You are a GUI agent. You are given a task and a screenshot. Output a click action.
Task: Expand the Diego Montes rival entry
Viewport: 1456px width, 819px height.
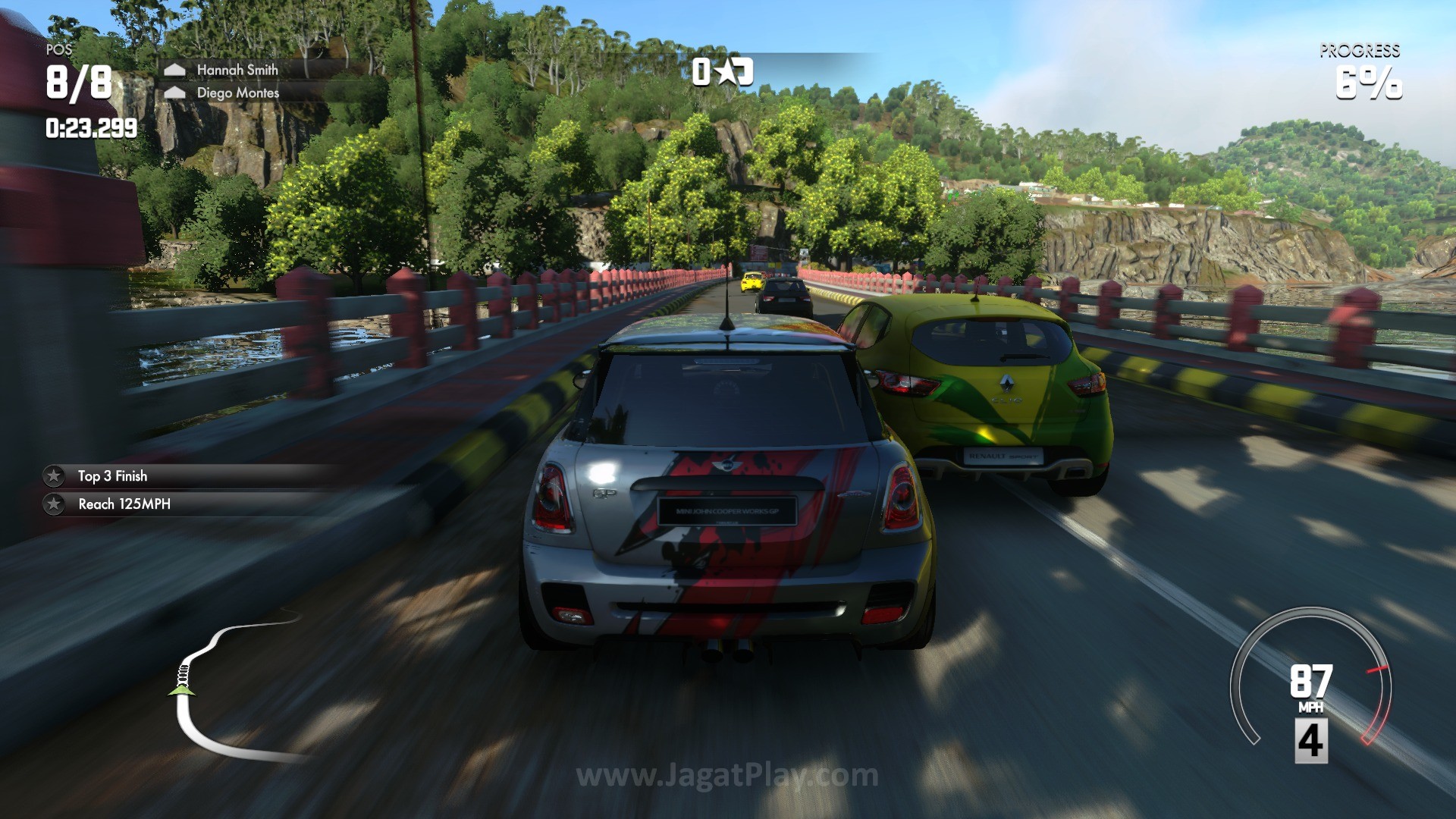click(x=237, y=94)
